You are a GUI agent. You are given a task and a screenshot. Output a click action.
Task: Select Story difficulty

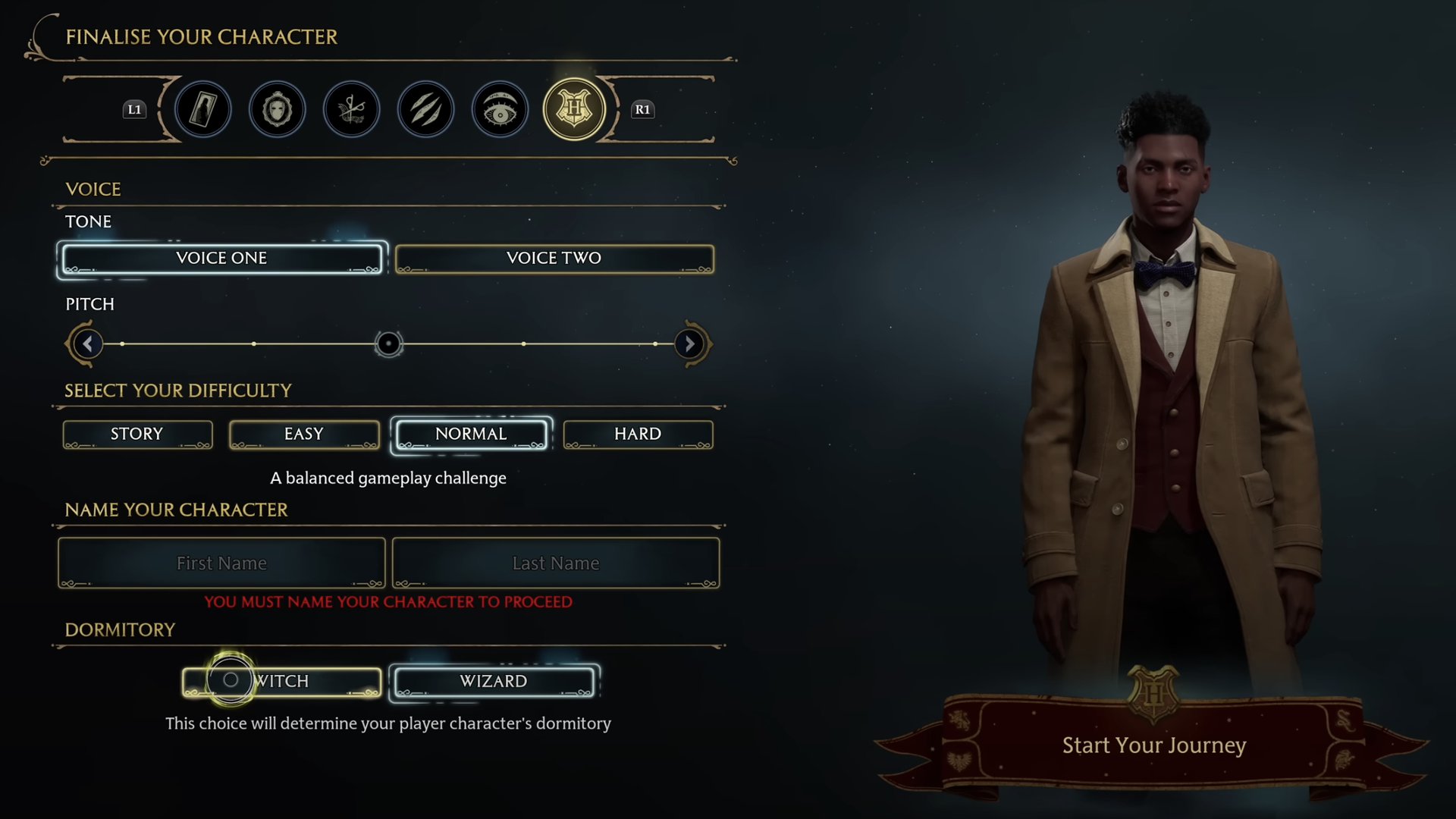point(137,434)
